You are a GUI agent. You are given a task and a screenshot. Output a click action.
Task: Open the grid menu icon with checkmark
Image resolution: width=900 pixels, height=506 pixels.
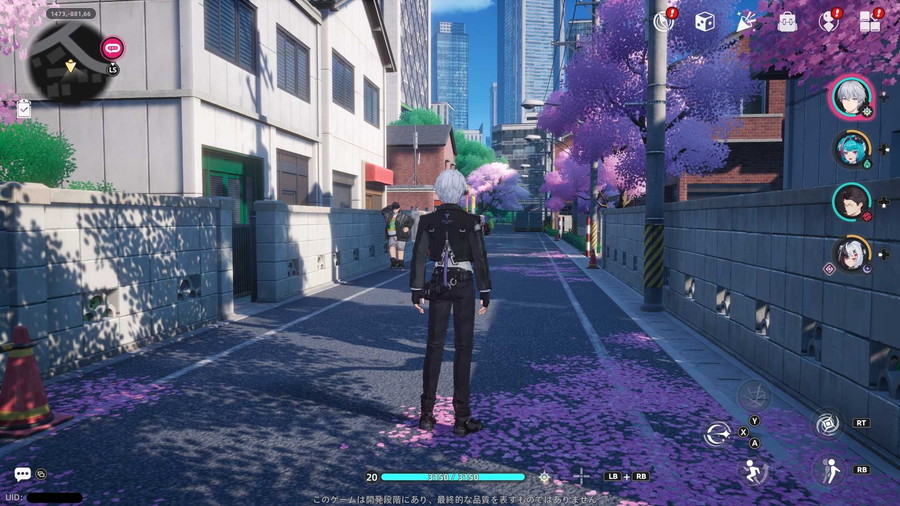click(870, 21)
